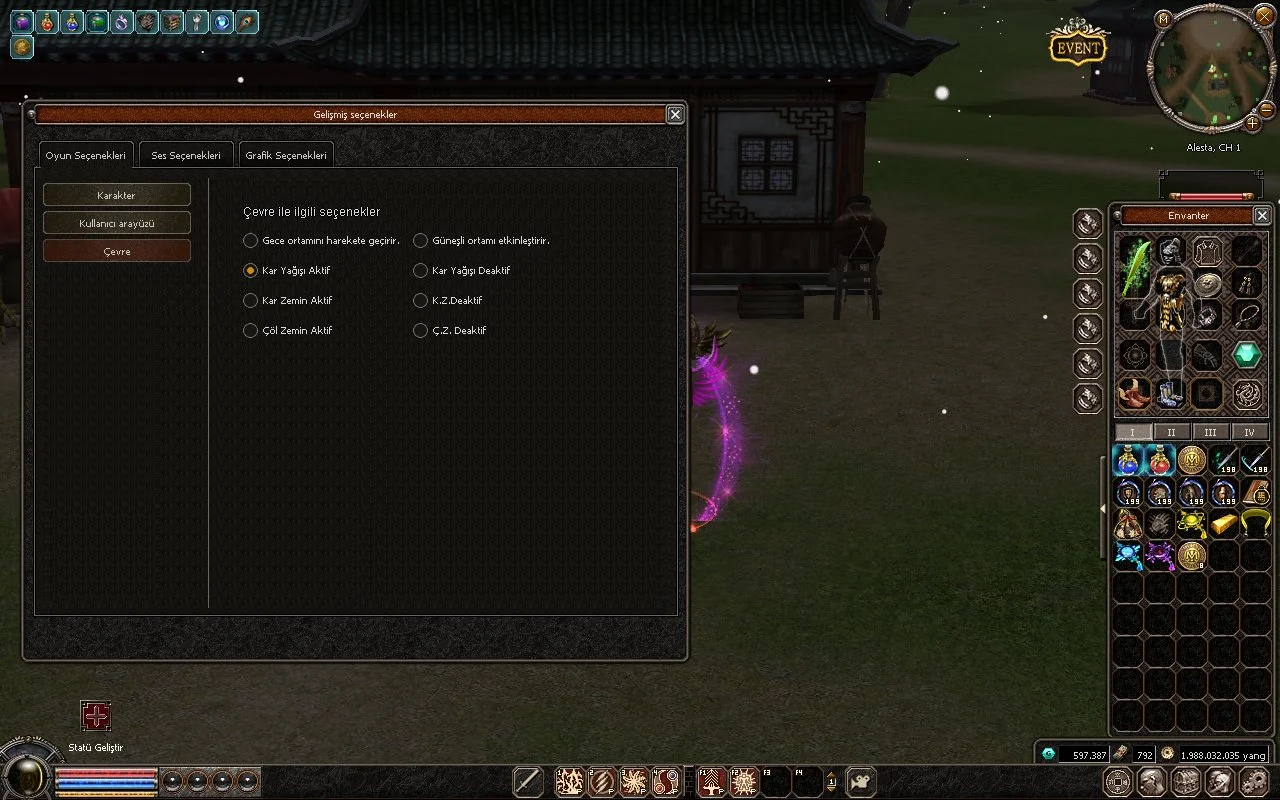Close the Gelişmiş seçenekler window

coord(675,115)
